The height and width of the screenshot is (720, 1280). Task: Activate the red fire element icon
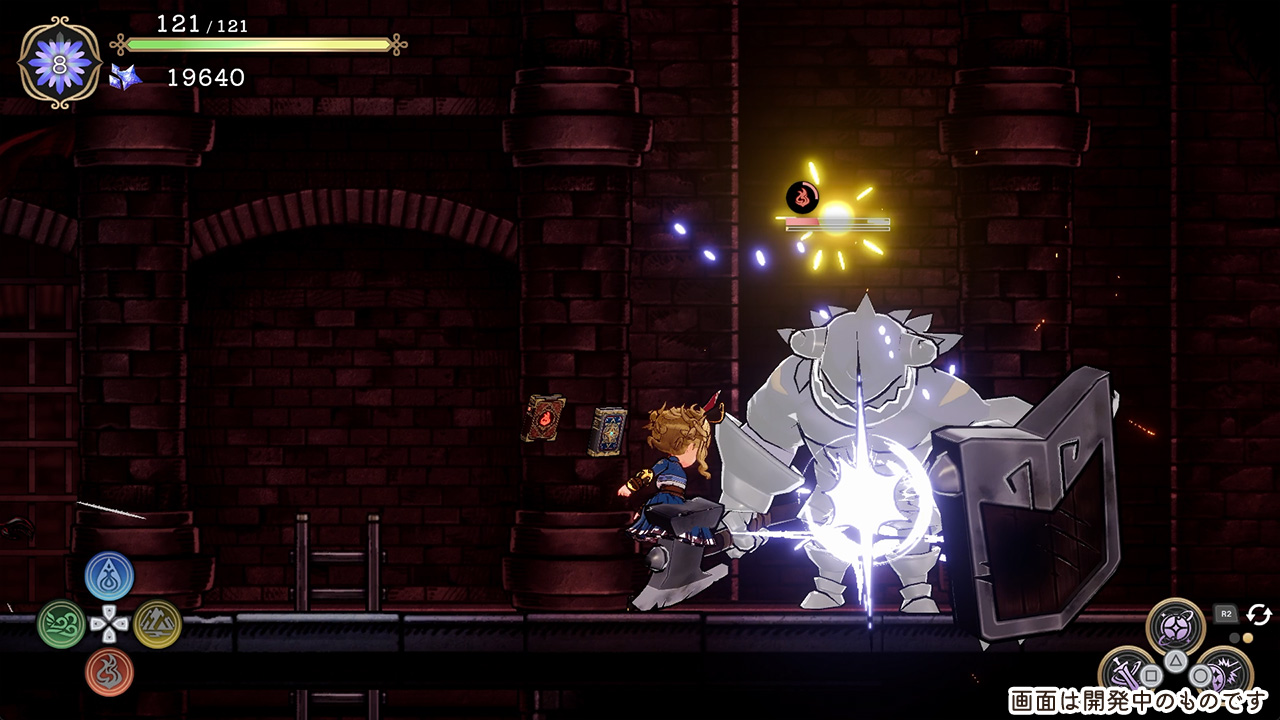click(109, 672)
